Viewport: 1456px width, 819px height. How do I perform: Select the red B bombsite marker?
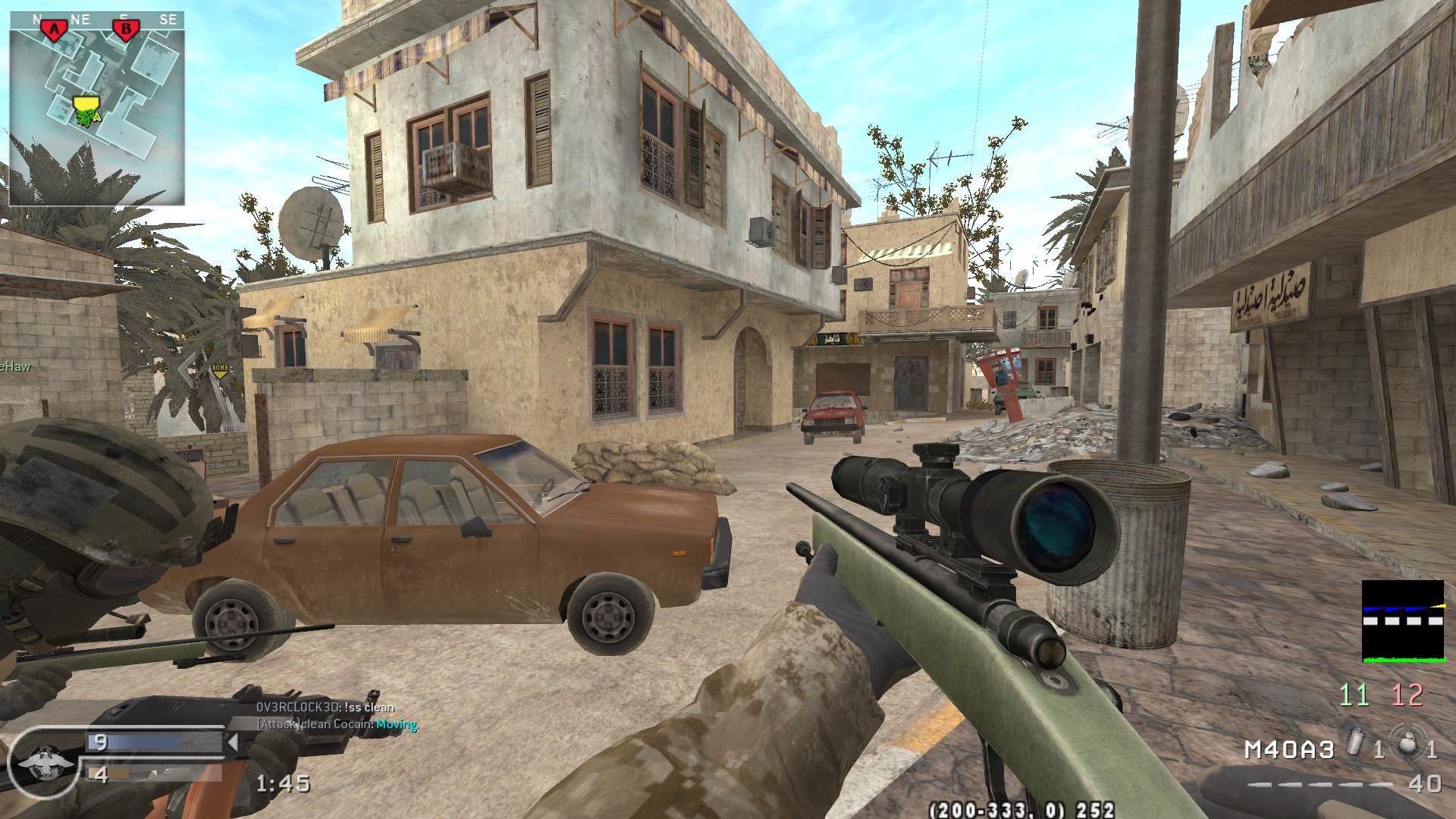[x=126, y=30]
